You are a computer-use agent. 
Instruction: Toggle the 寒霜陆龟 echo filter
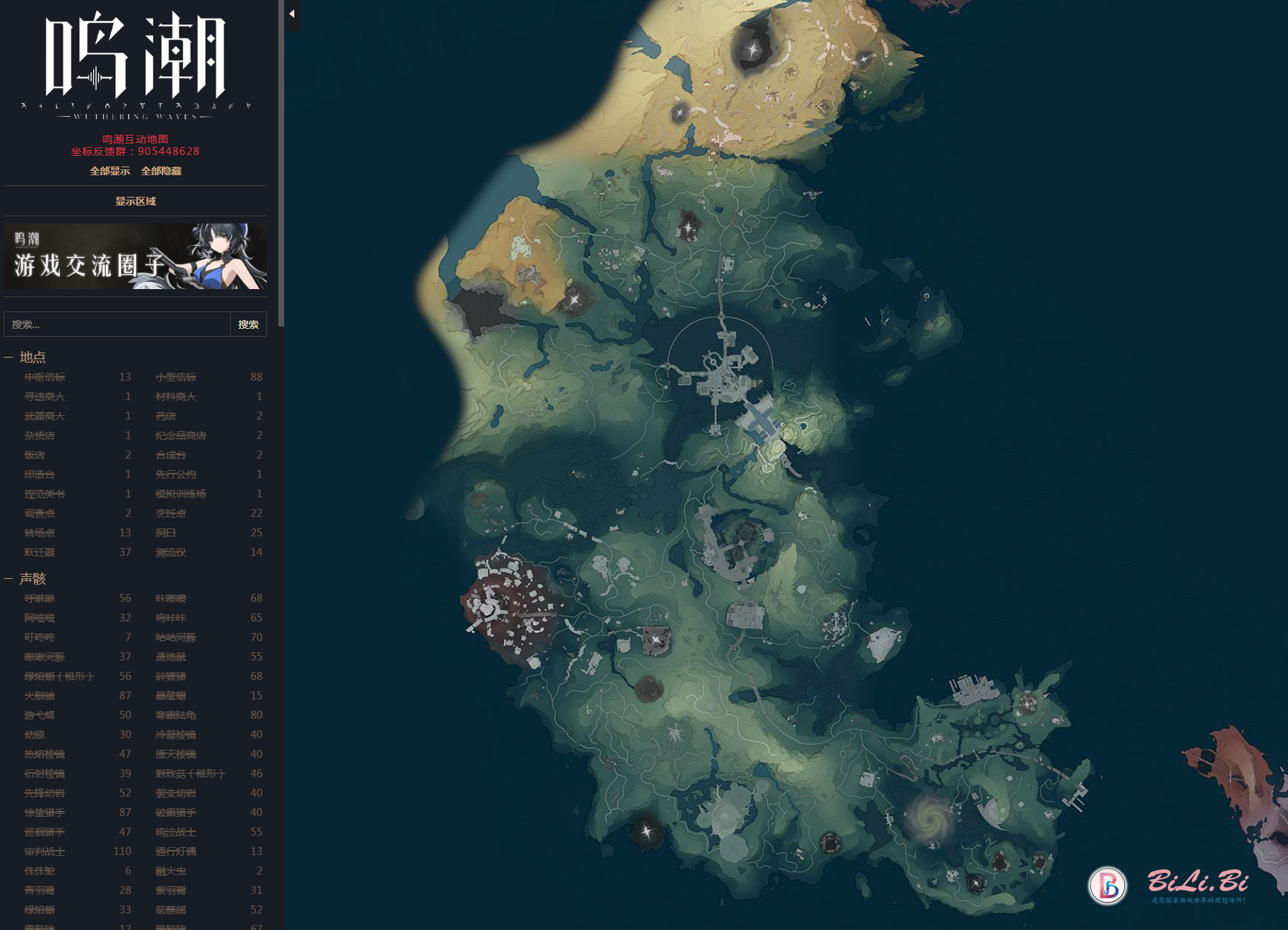[176, 715]
